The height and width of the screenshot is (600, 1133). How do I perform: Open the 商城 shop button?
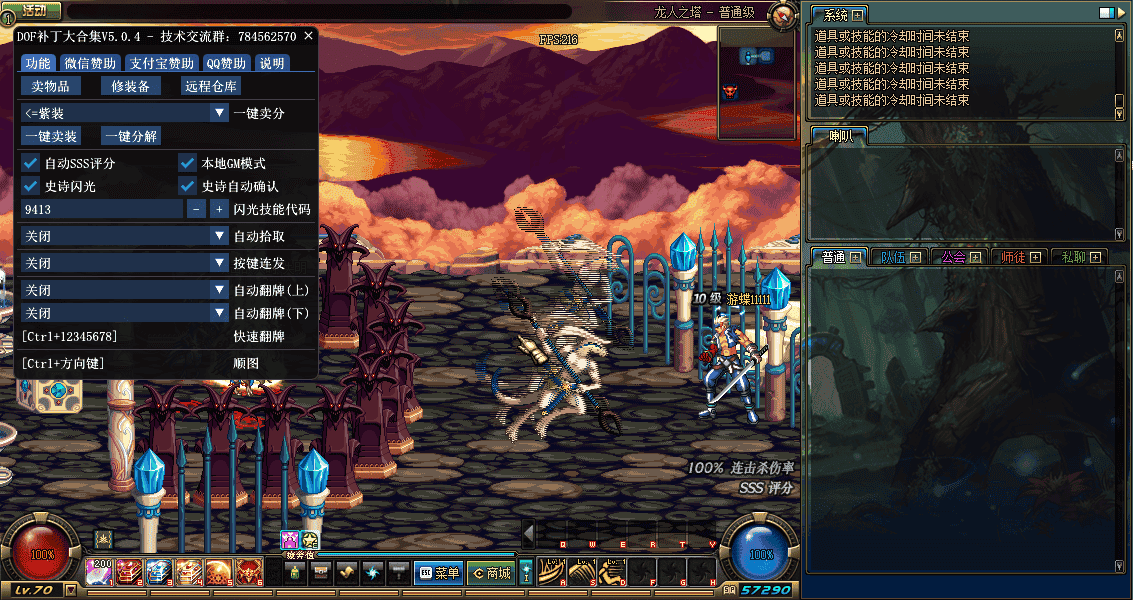pyautogui.click(x=492, y=573)
